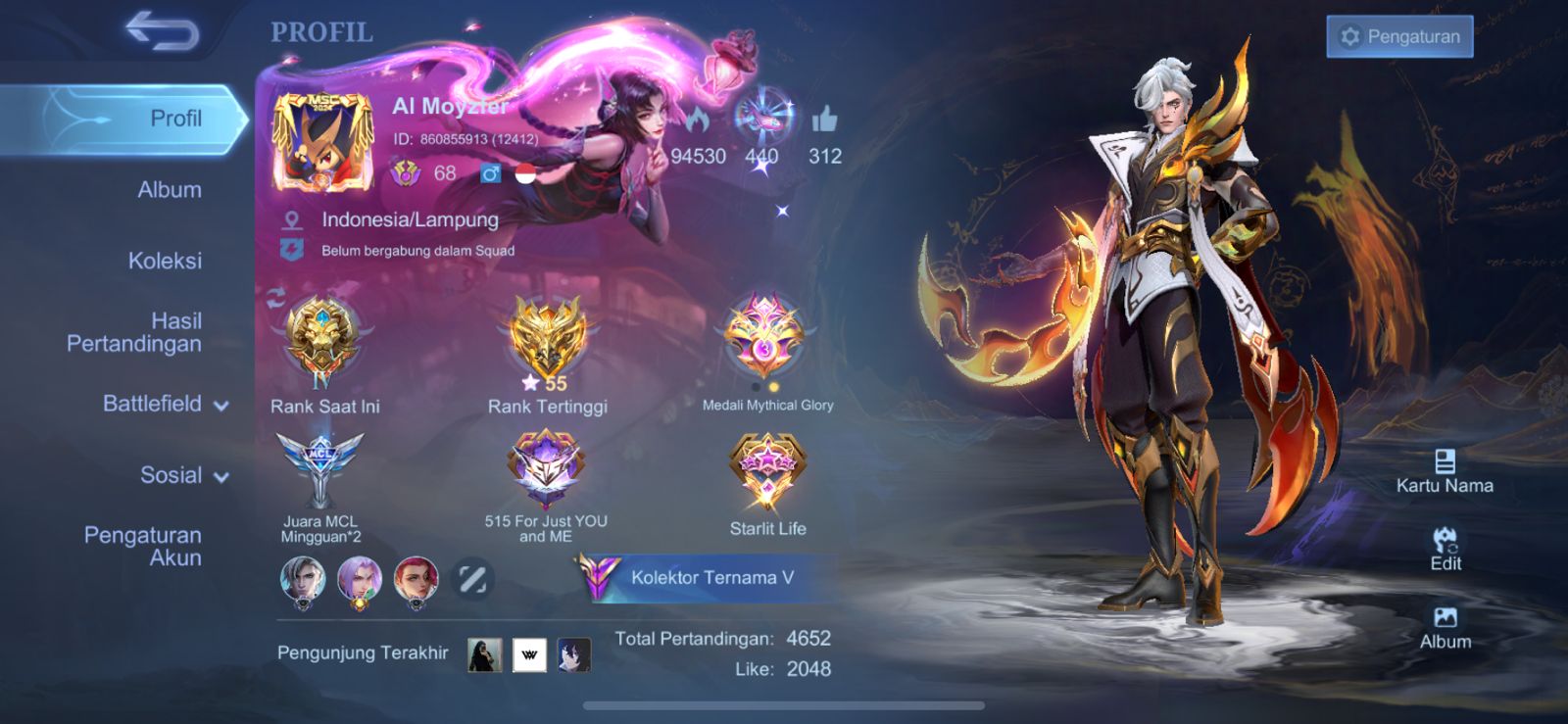The height and width of the screenshot is (724, 1568).
Task: Open the Pengaturan settings button
Action: (1399, 37)
